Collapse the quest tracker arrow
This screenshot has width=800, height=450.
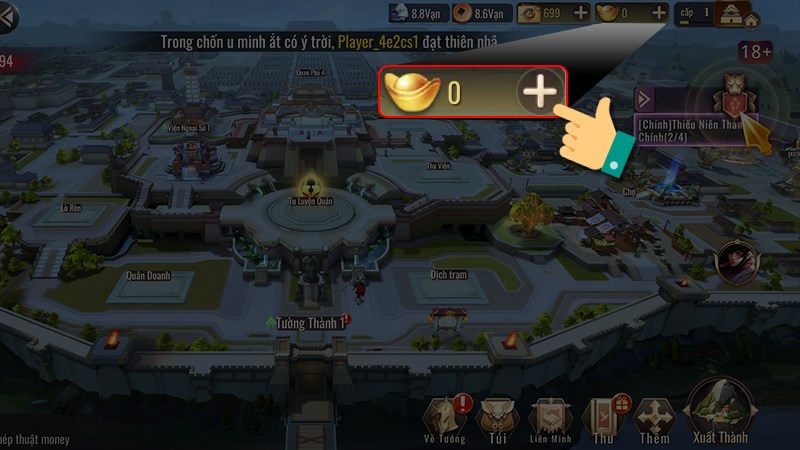coord(646,98)
